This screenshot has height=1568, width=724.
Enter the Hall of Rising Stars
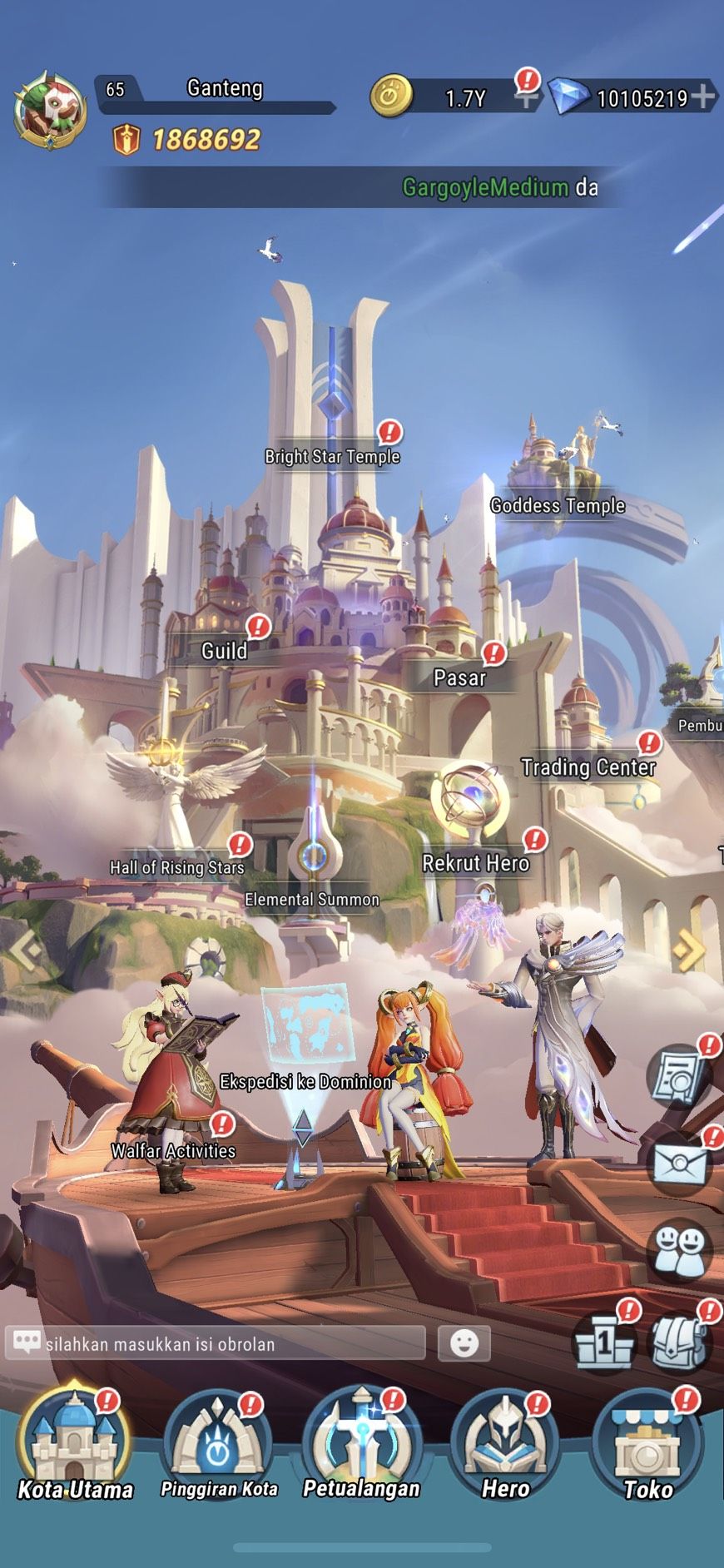[x=177, y=867]
